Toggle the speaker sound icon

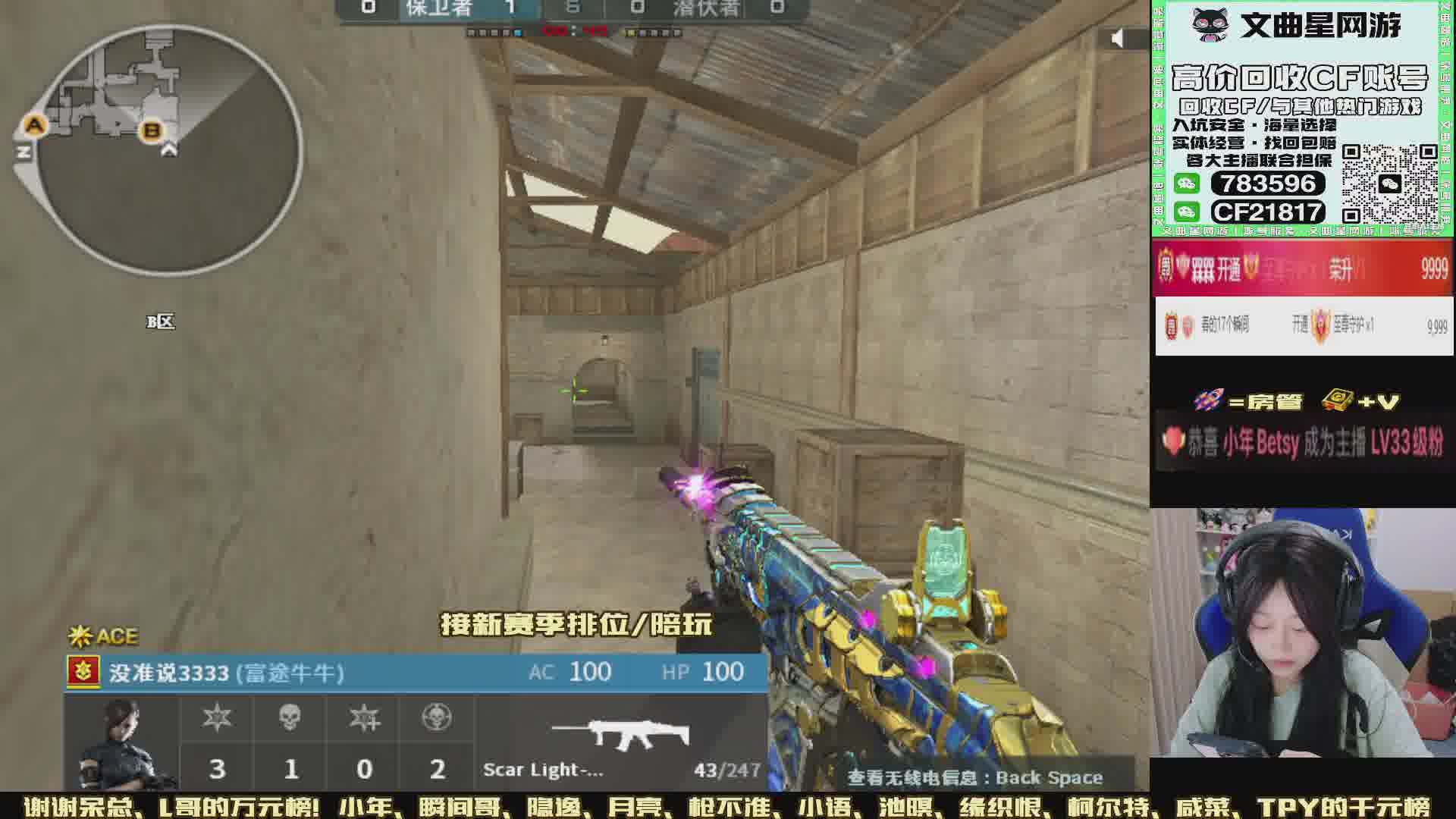coord(1117,38)
